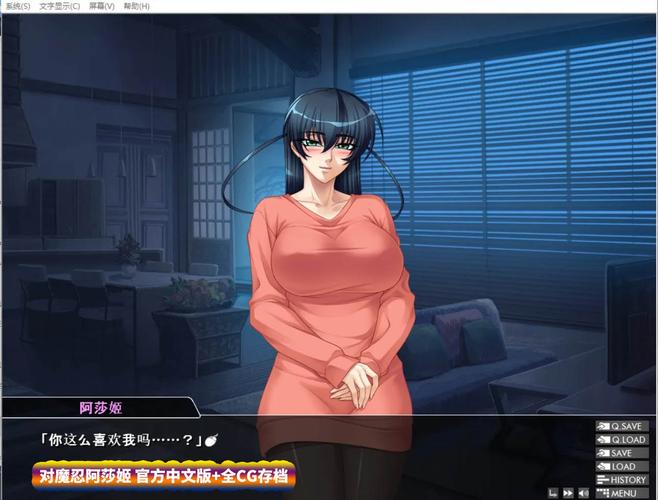This screenshot has width=658, height=500.
Task: Replay voice with the speaker icon
Action: [583, 493]
